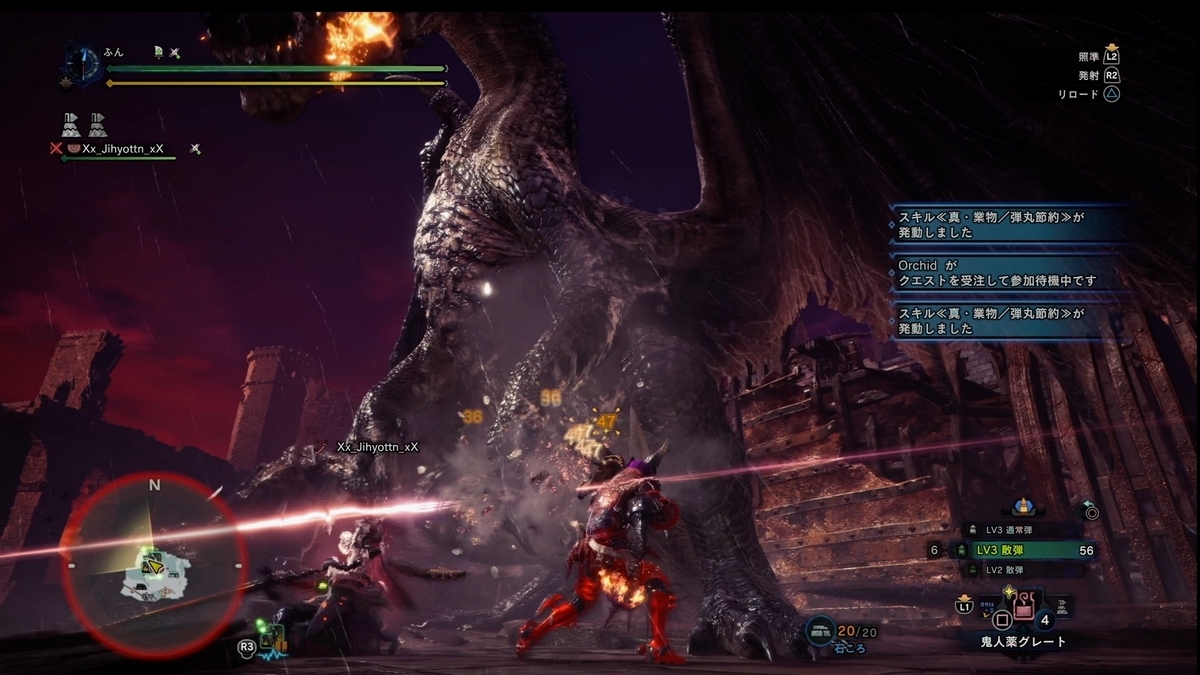Open the circular minimap
This screenshot has width=1200, height=675.
[x=153, y=566]
